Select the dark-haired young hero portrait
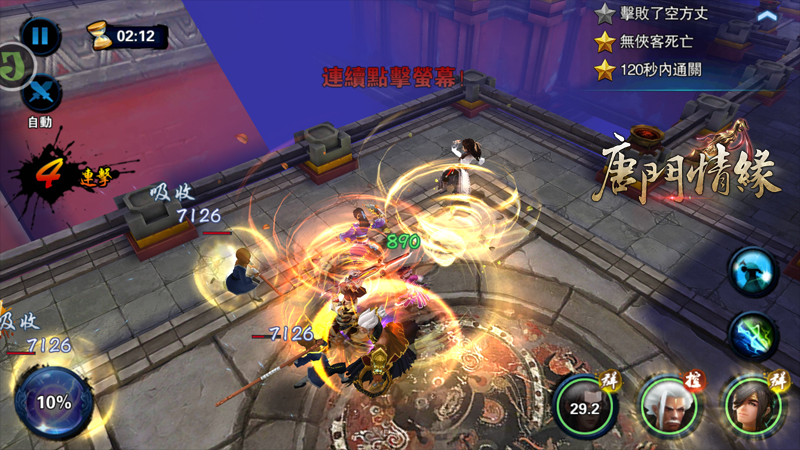This screenshot has width=800, height=450. click(751, 406)
